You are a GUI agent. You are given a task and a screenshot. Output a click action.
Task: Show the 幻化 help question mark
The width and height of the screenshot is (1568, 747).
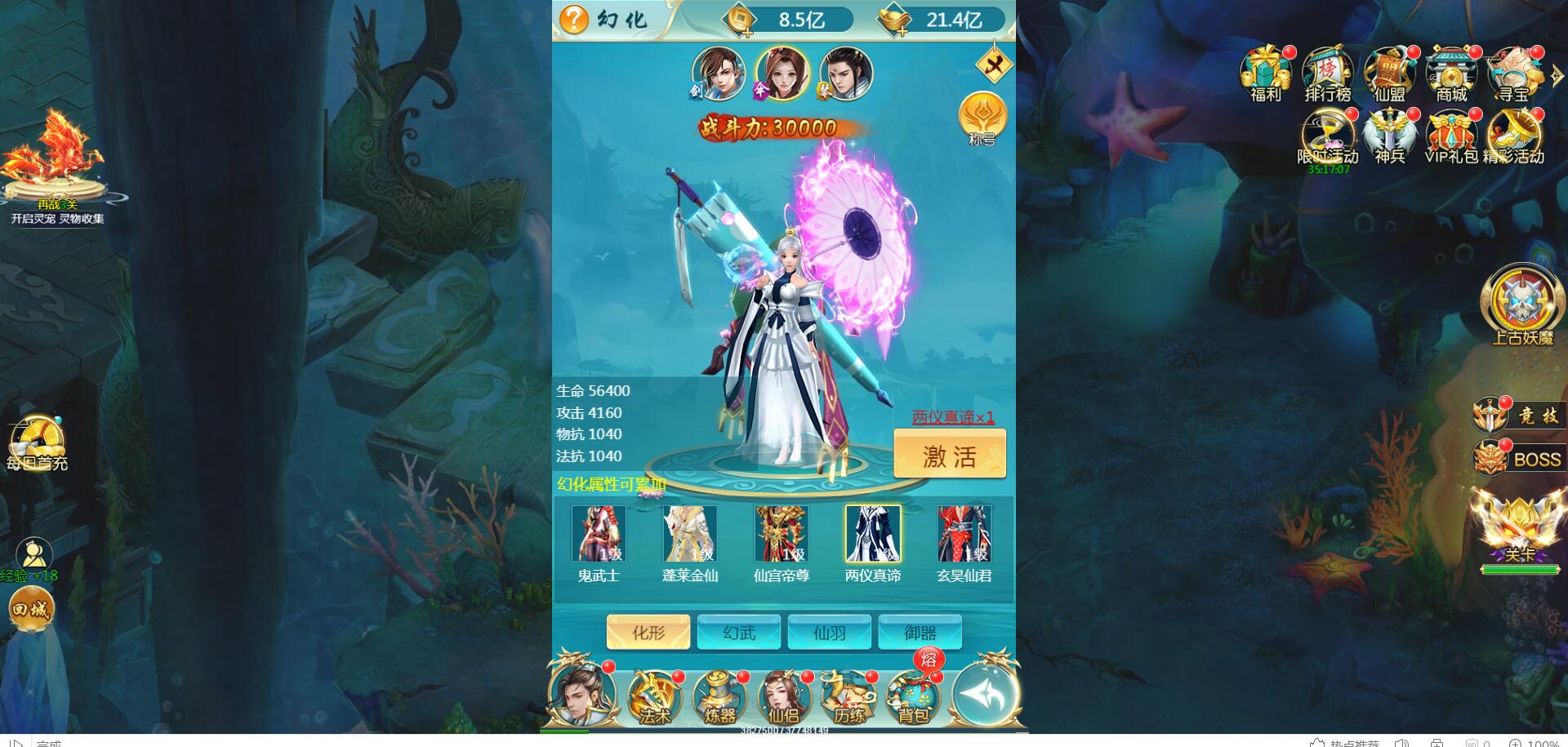coord(574,19)
